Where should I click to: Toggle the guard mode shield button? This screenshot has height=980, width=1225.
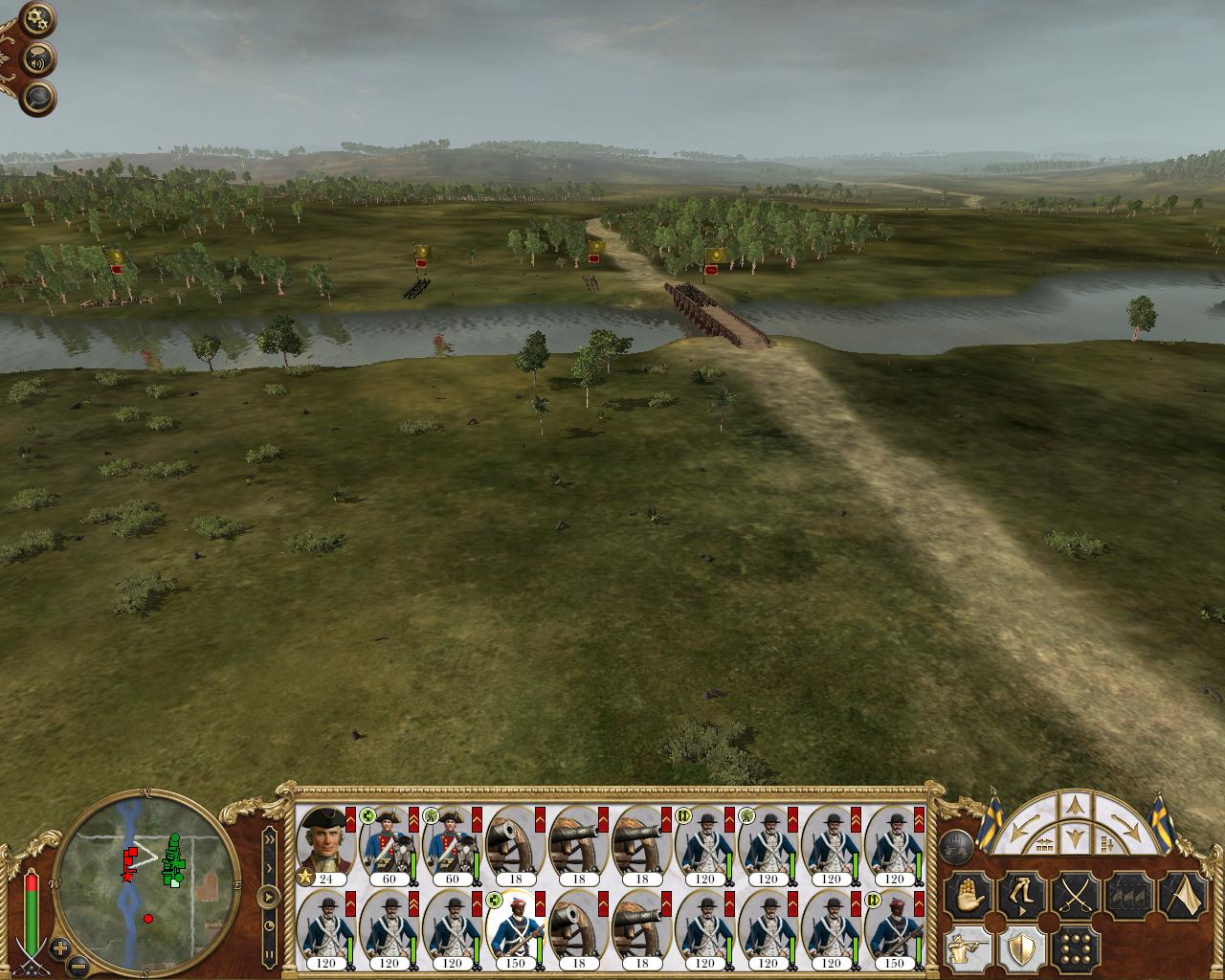1020,948
